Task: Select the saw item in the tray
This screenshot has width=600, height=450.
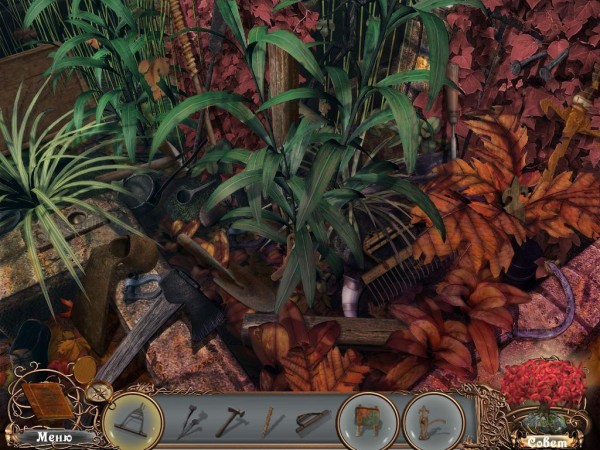Action: coord(311,421)
